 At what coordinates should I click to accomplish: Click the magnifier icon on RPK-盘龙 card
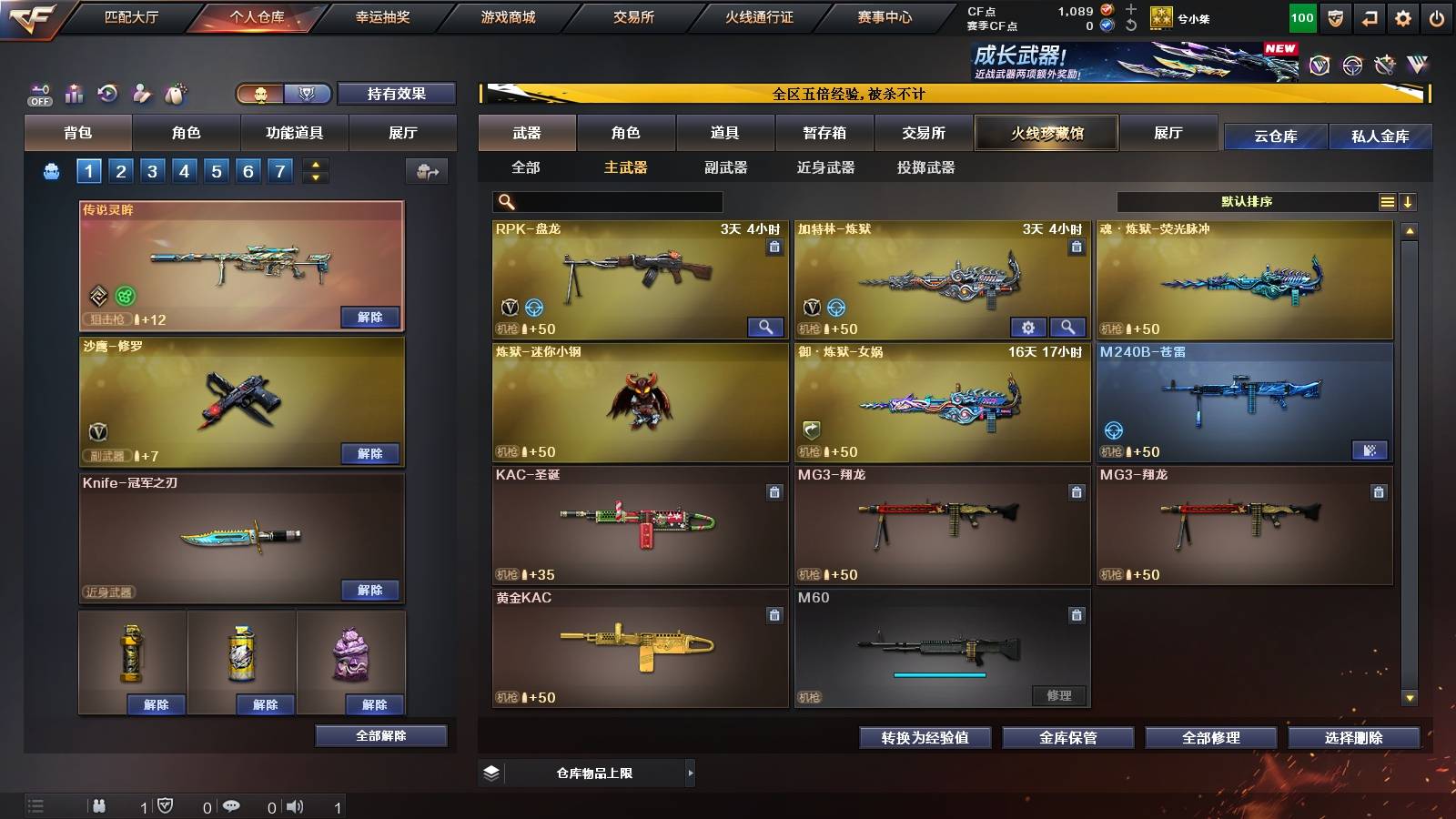pos(764,327)
